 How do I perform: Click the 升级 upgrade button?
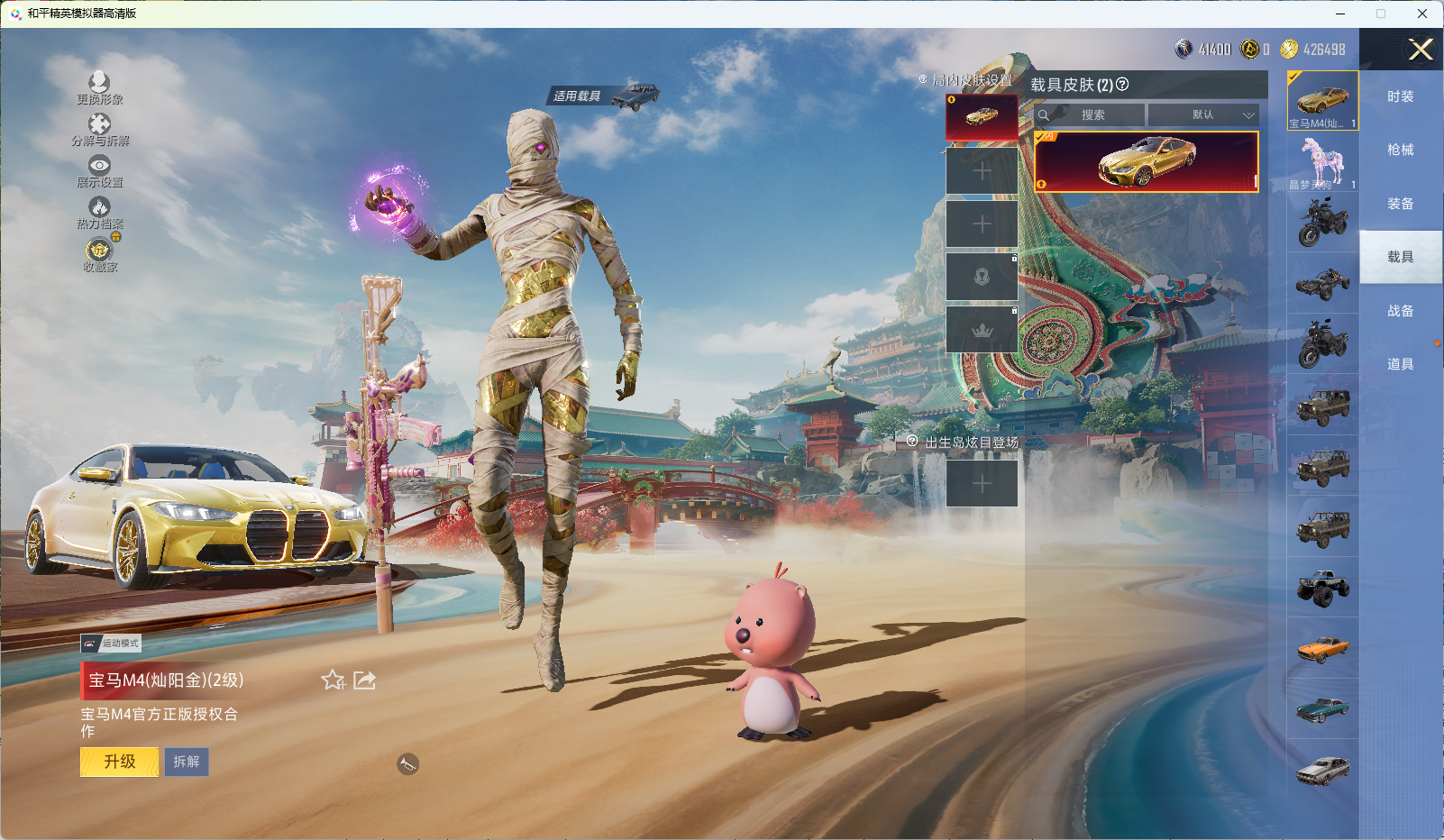(x=120, y=762)
